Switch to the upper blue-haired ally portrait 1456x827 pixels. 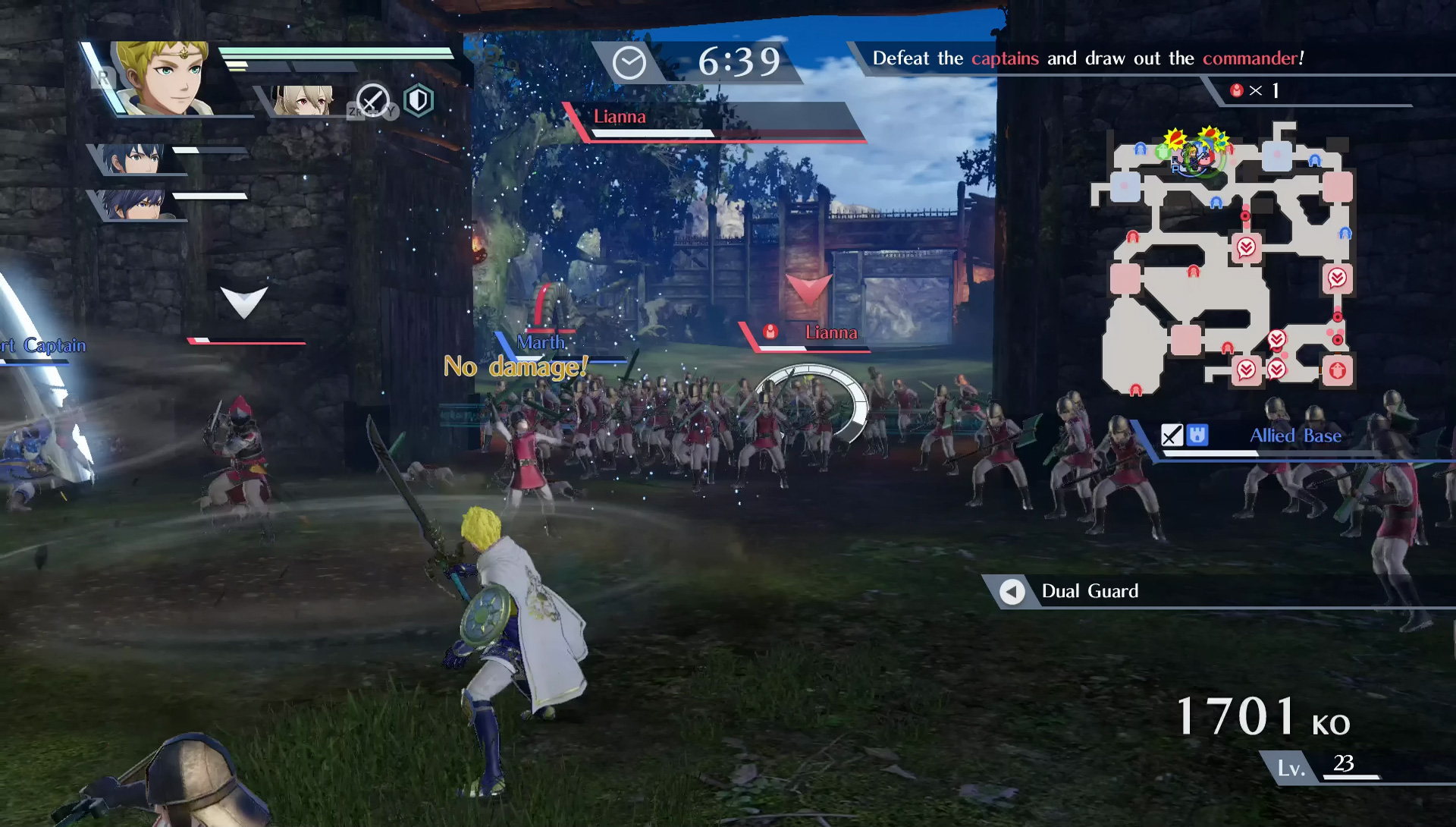(x=136, y=159)
